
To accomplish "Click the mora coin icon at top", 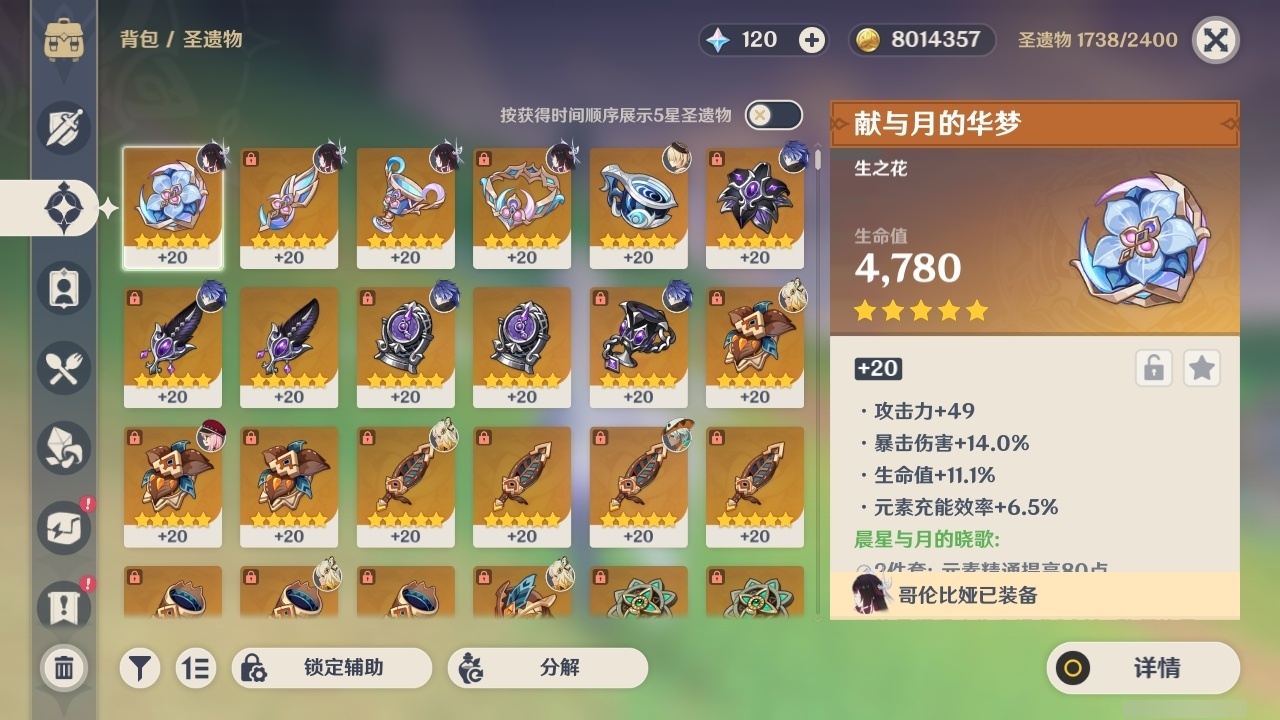I will click(866, 41).
